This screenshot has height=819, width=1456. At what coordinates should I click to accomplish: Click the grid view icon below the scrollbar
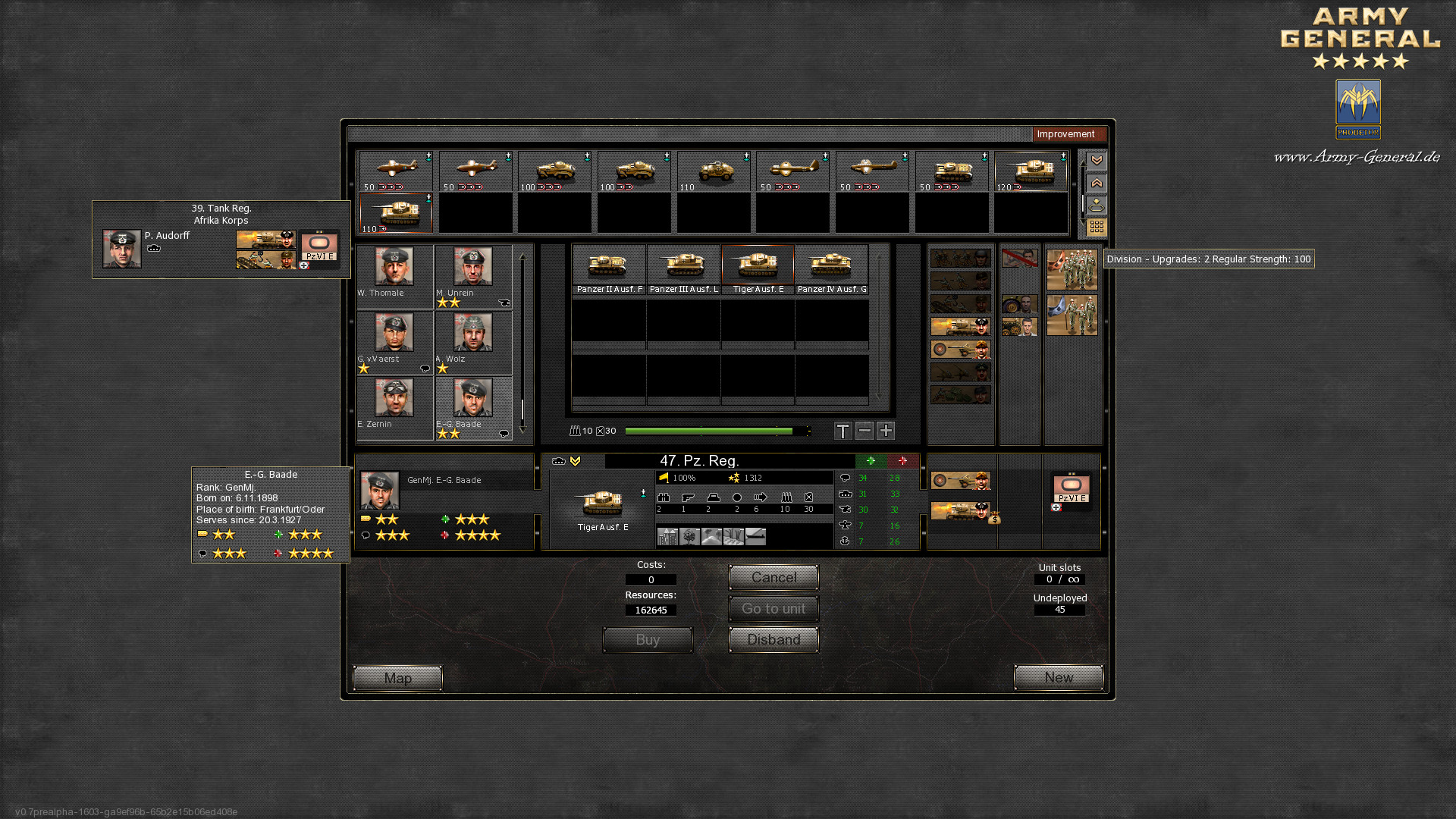(x=1095, y=227)
